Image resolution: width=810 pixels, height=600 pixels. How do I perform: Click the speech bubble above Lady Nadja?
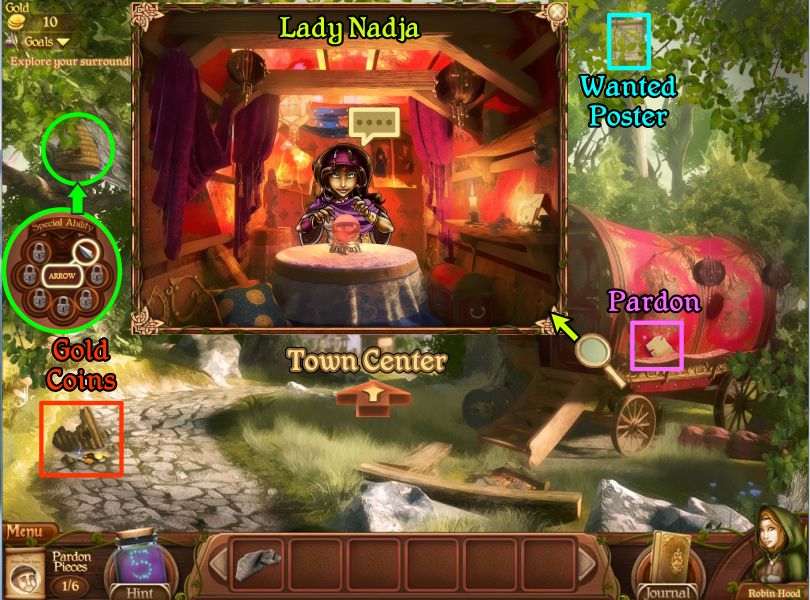tap(374, 124)
